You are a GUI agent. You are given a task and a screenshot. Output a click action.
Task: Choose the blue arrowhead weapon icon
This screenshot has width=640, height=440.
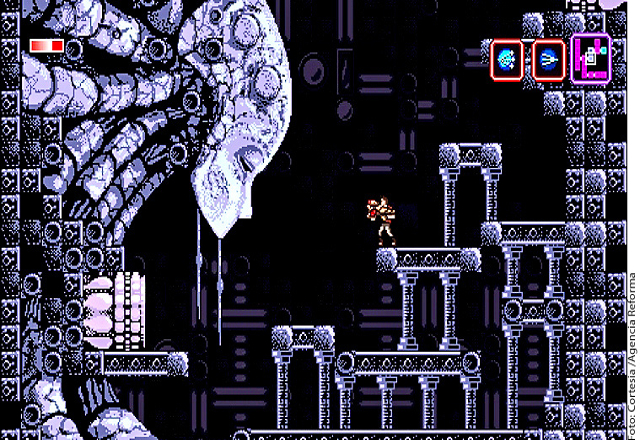coord(548,59)
